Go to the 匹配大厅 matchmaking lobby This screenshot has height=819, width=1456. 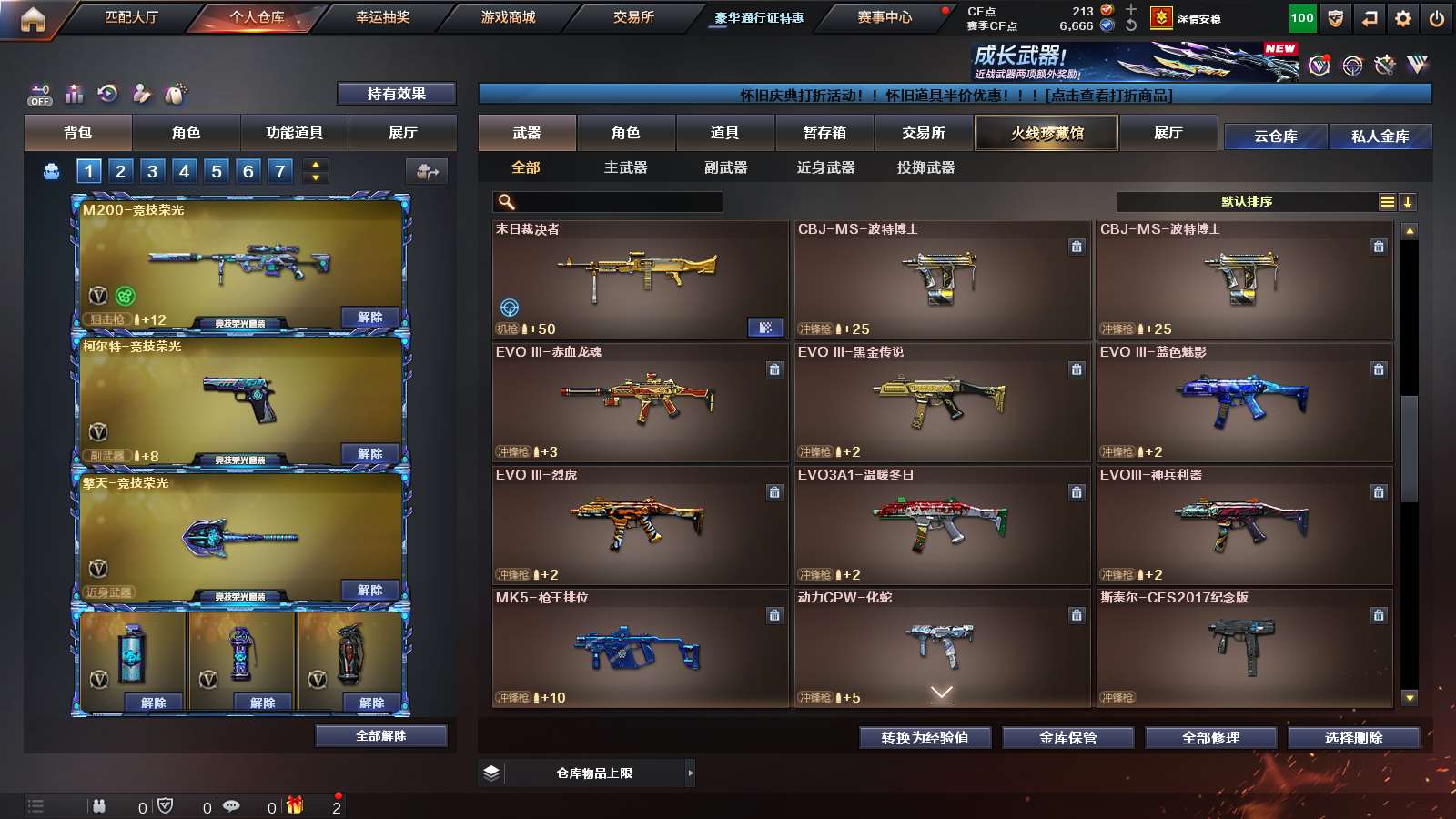(131, 17)
